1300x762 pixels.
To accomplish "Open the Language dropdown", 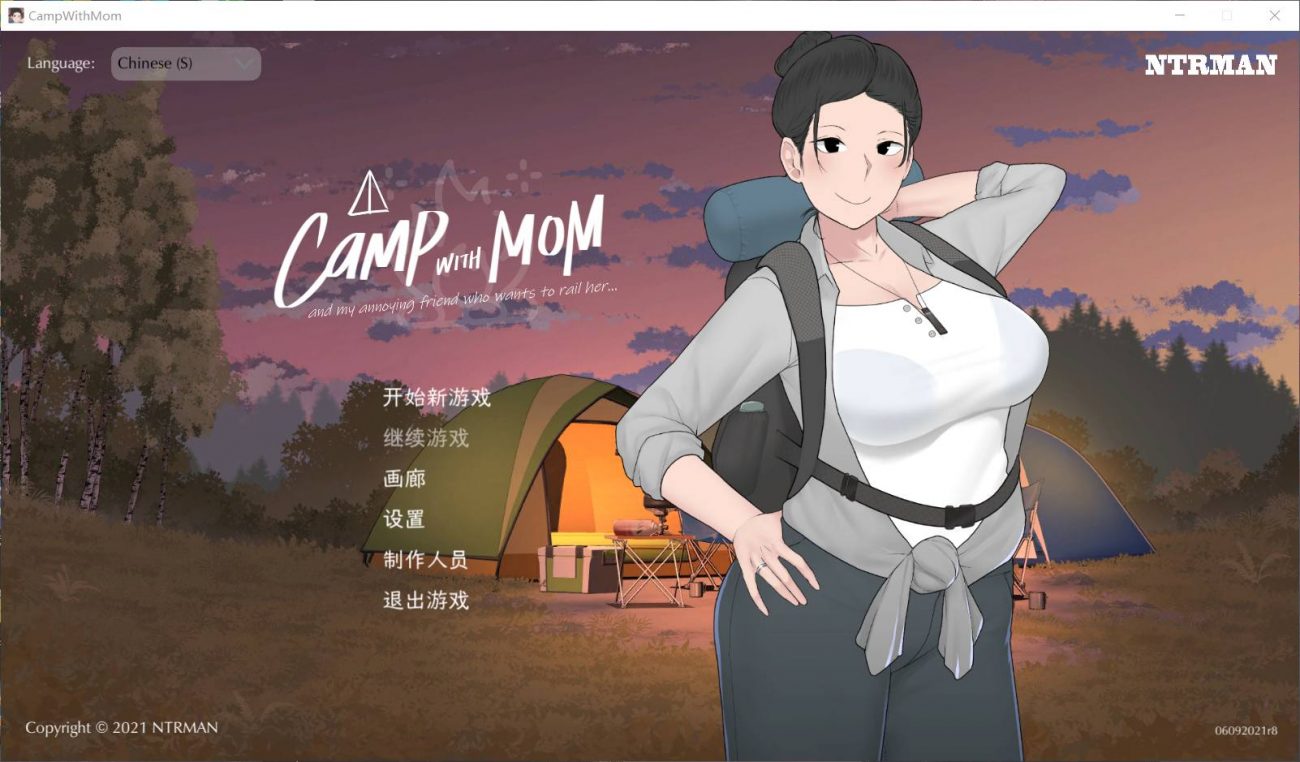I will pyautogui.click(x=185, y=63).
